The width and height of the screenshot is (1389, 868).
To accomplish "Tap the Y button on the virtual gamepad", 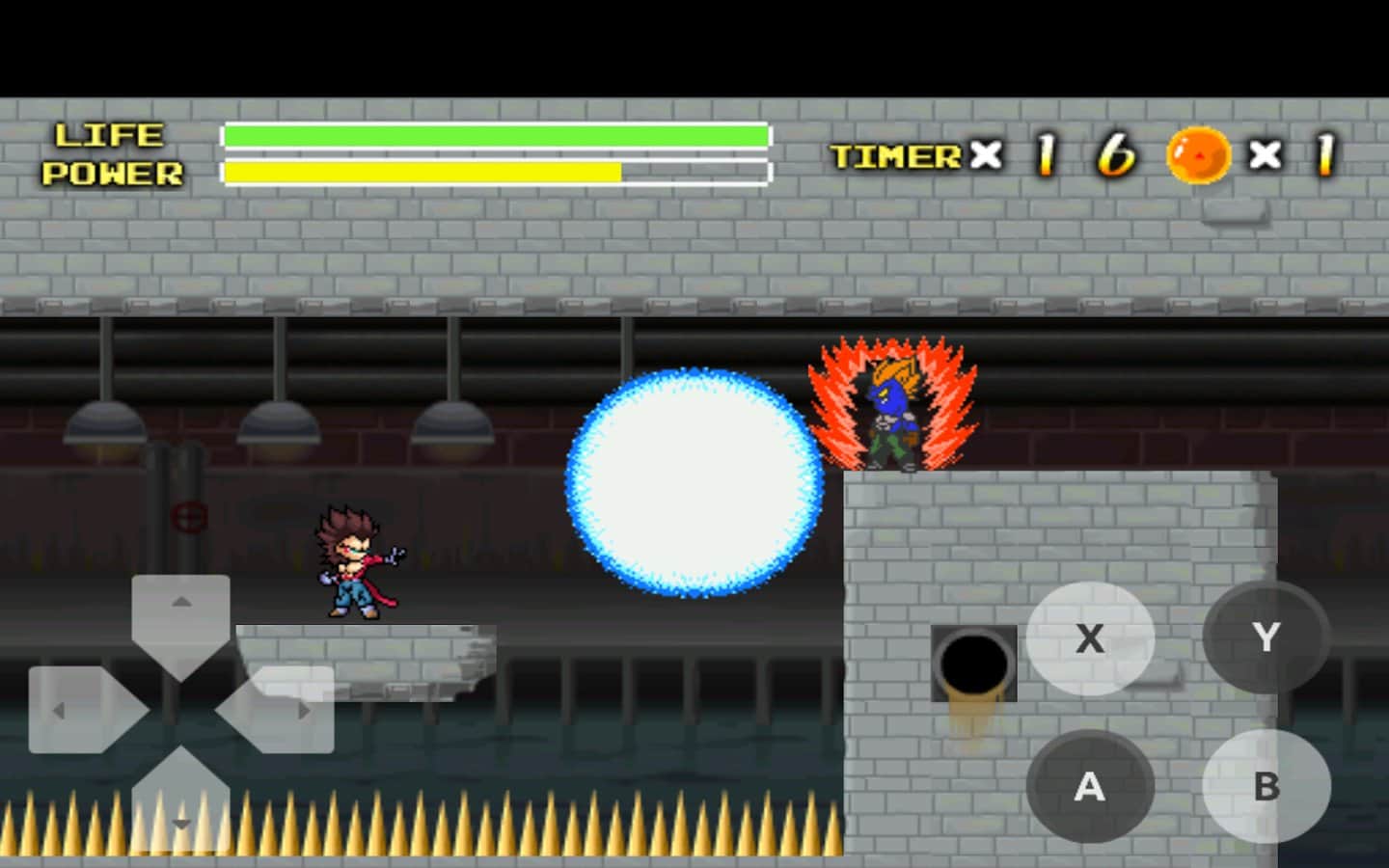I will pos(1265,636).
